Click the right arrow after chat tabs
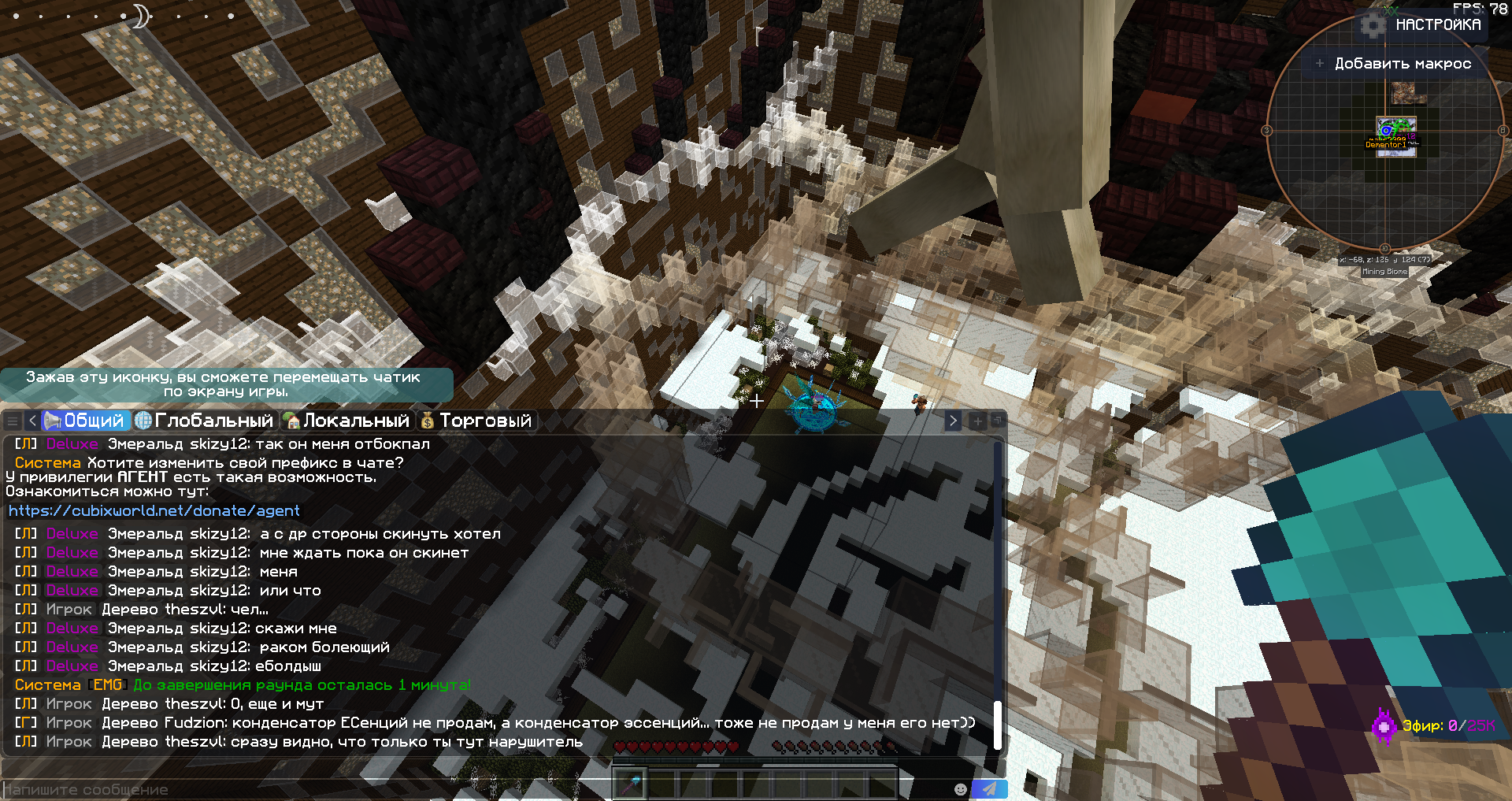This screenshot has height=801, width=1512. 953,421
